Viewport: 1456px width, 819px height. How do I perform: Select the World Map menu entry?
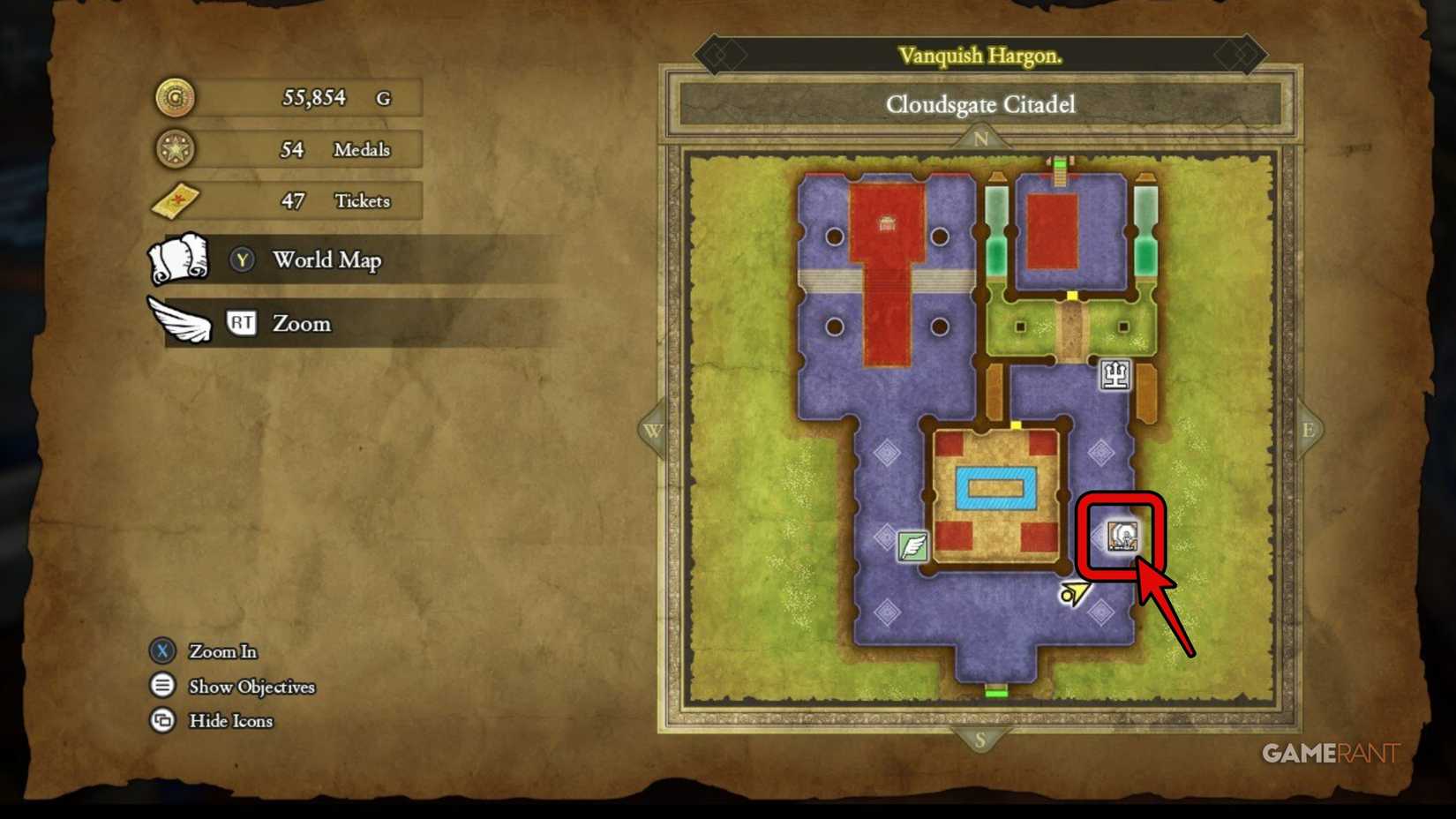tap(327, 260)
